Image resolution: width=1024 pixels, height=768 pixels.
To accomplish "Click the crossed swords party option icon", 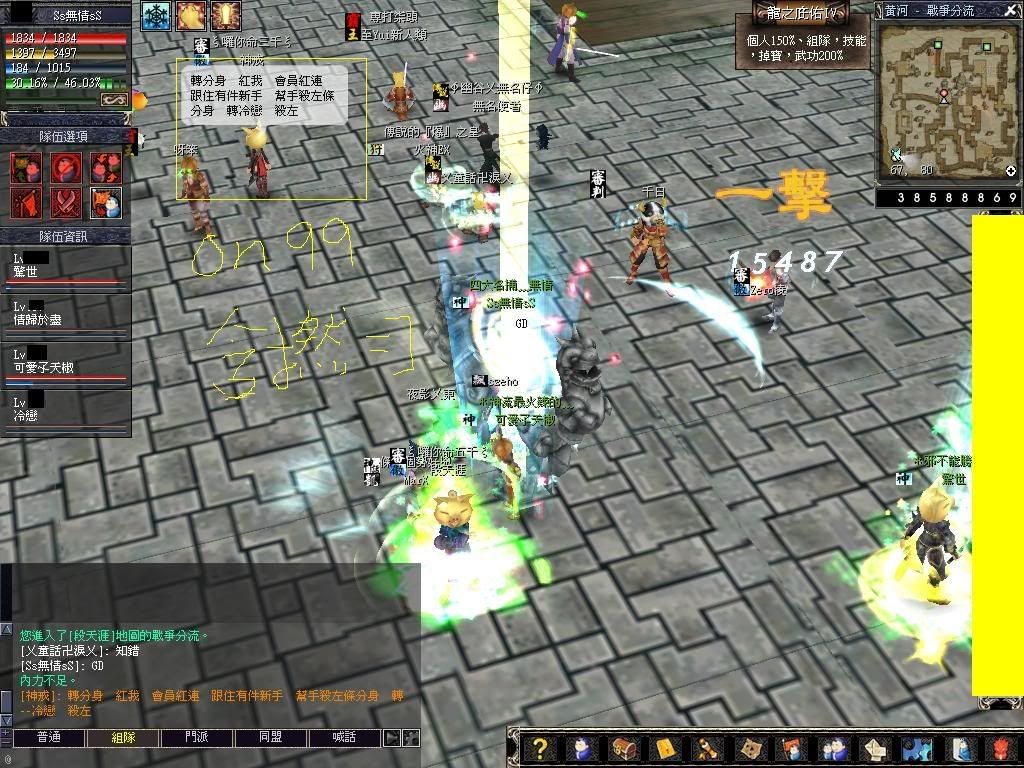I will 66,201.
